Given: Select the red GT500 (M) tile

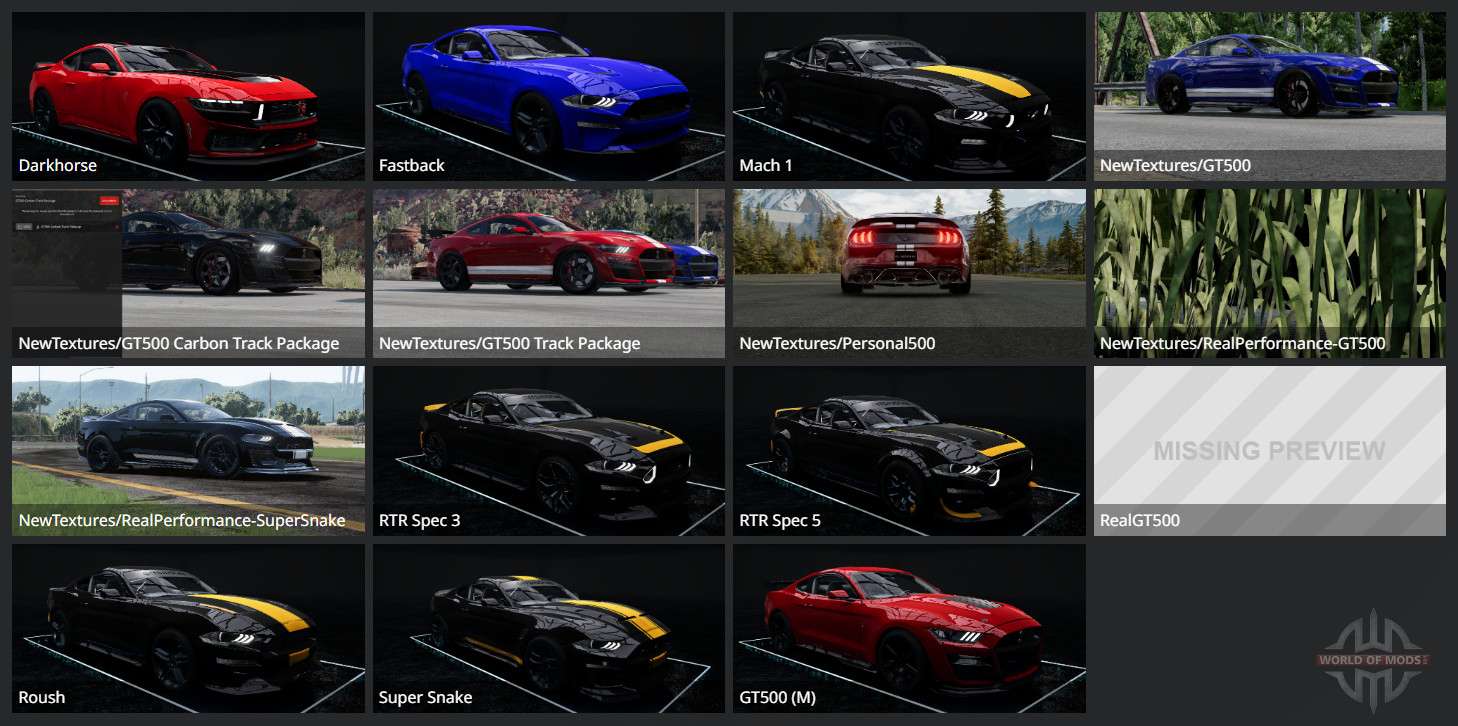Looking at the screenshot, I should click(x=909, y=628).
